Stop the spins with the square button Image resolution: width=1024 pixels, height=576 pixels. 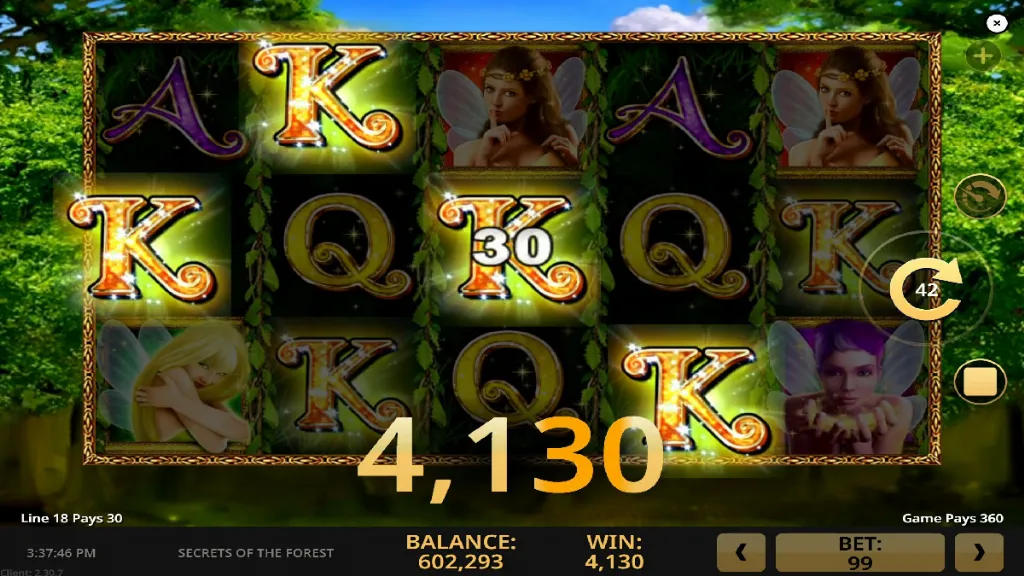coord(979,382)
